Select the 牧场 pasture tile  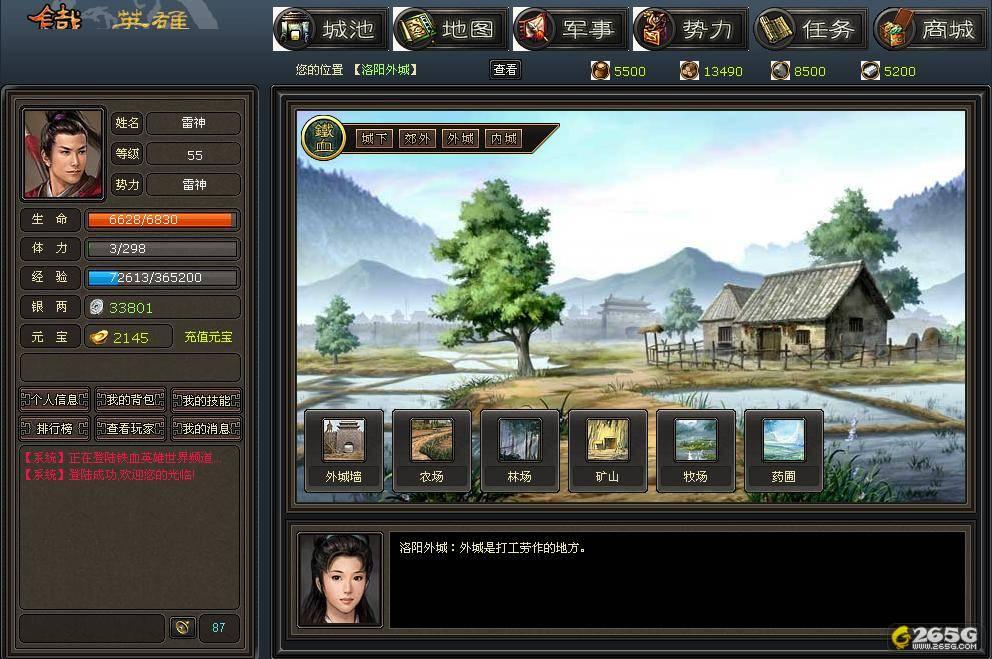695,450
